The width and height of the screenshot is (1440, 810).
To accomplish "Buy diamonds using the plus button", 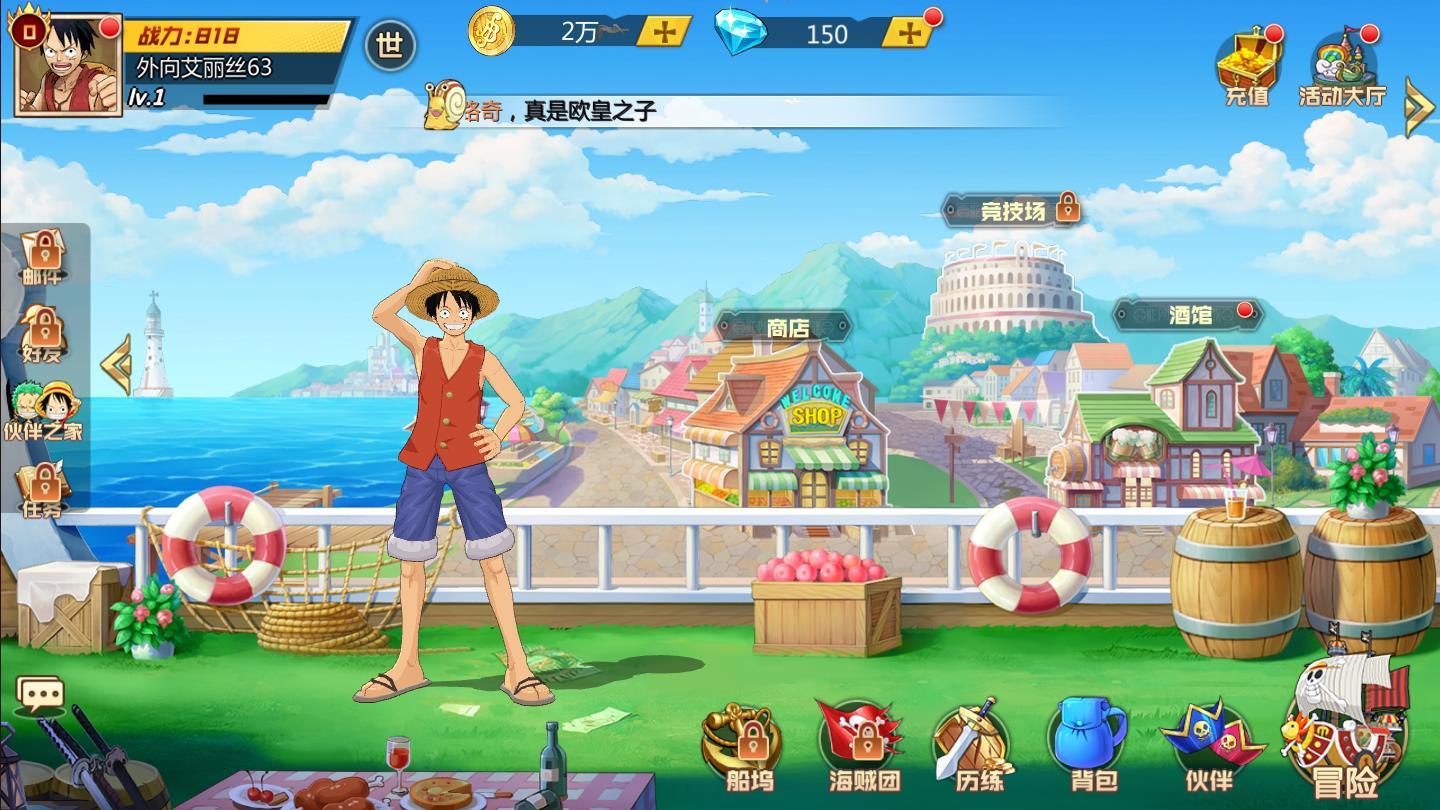I will [x=910, y=33].
